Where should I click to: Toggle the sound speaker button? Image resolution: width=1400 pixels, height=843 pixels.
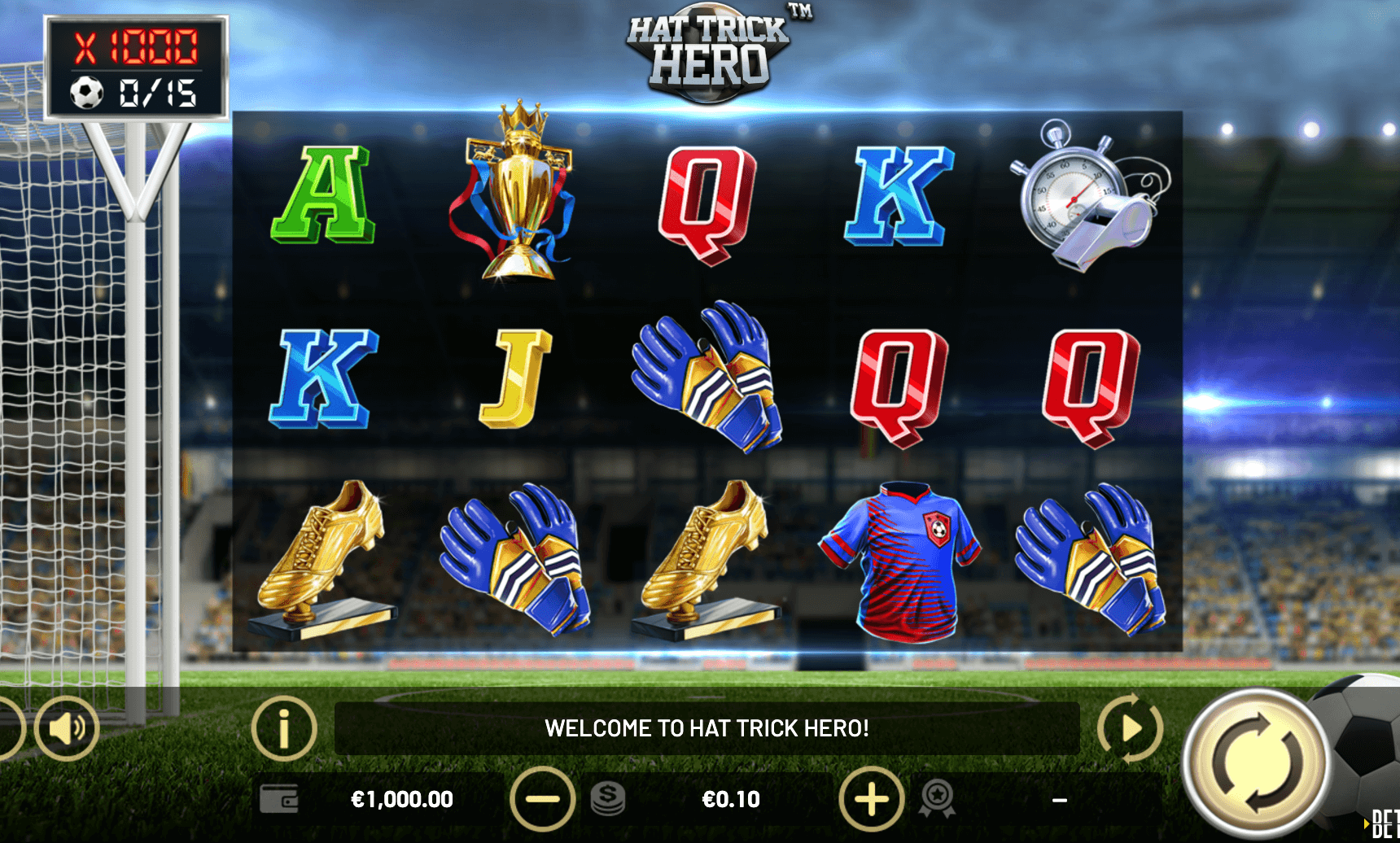point(67,728)
